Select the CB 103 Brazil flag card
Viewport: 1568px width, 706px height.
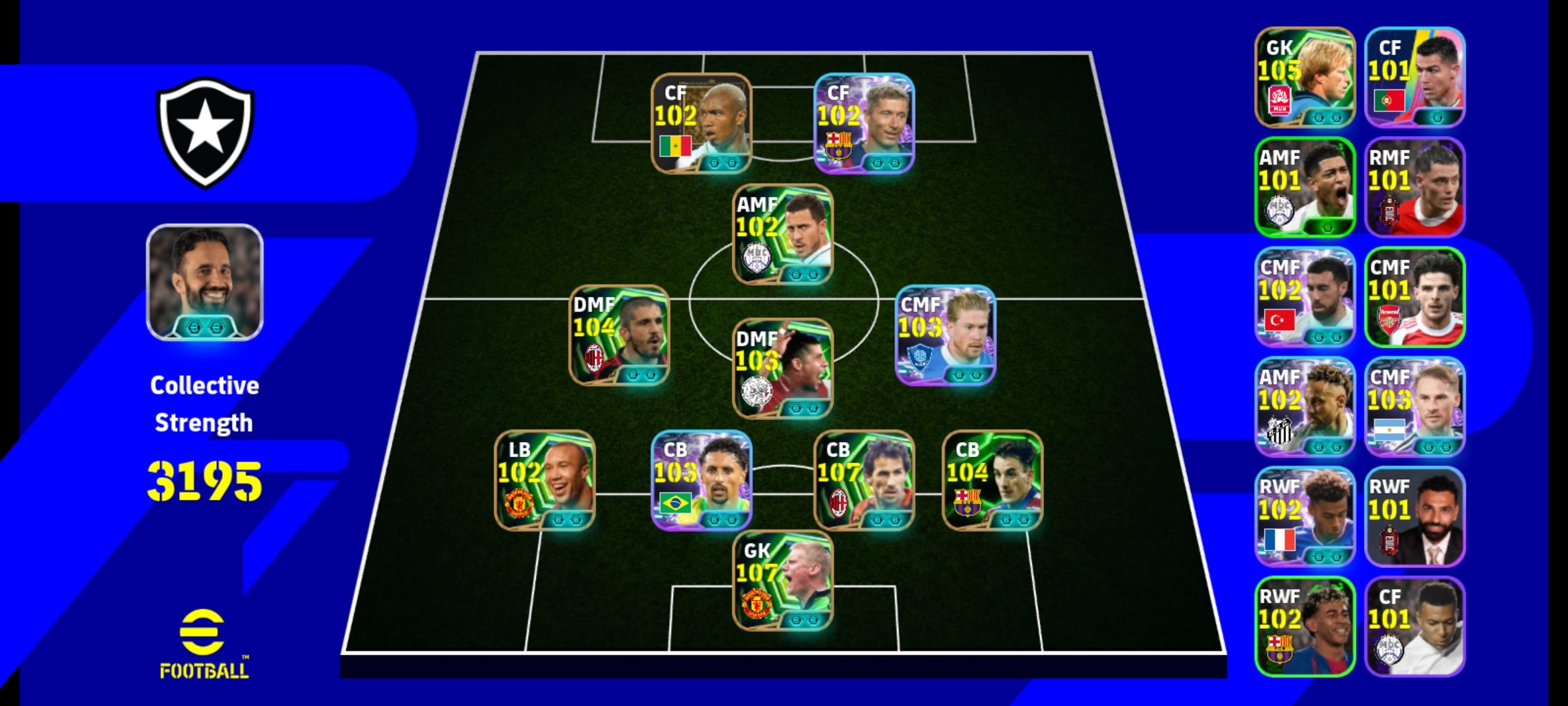pyautogui.click(x=701, y=480)
